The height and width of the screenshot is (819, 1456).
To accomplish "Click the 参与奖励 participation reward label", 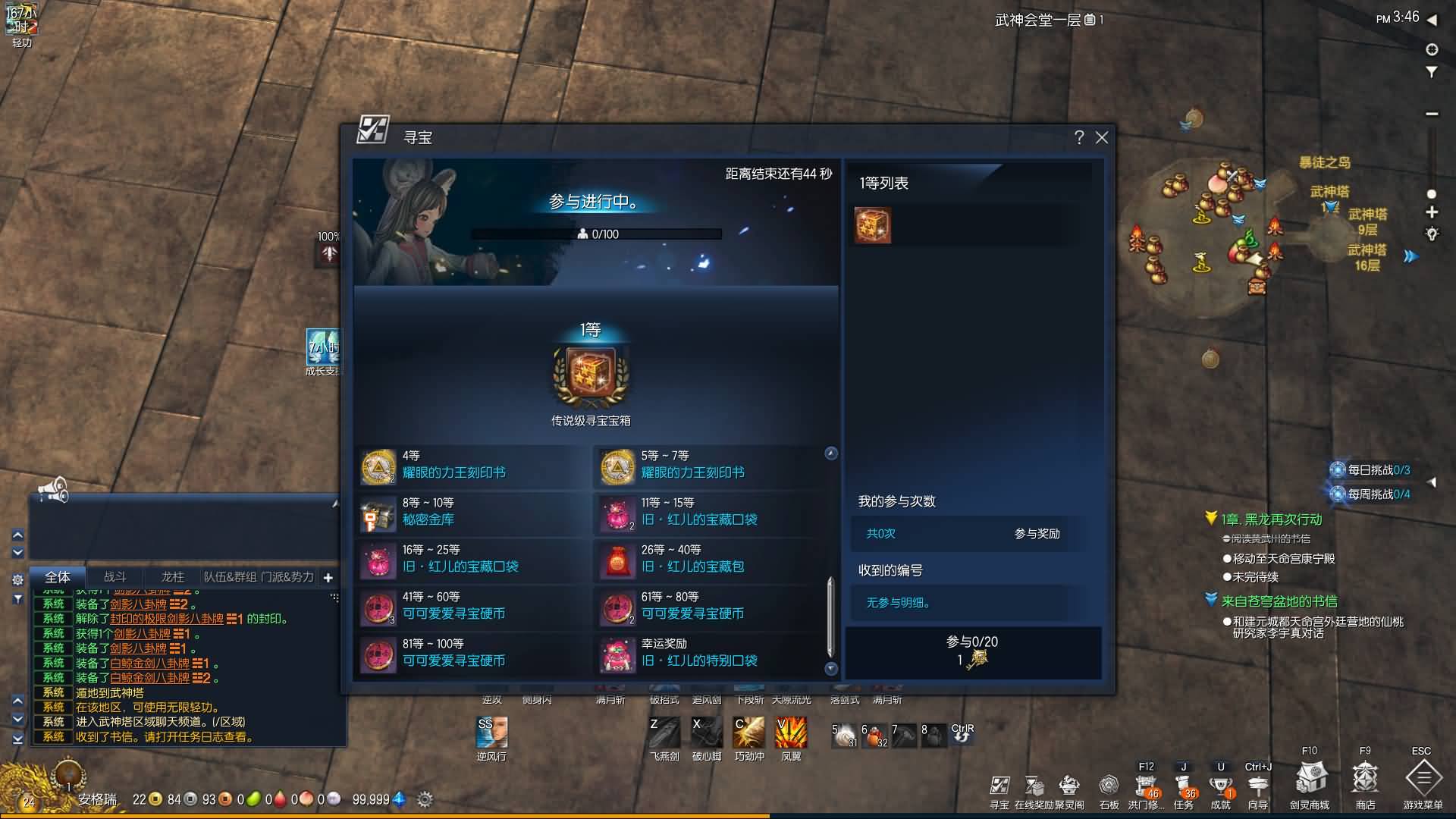I will [x=1037, y=534].
